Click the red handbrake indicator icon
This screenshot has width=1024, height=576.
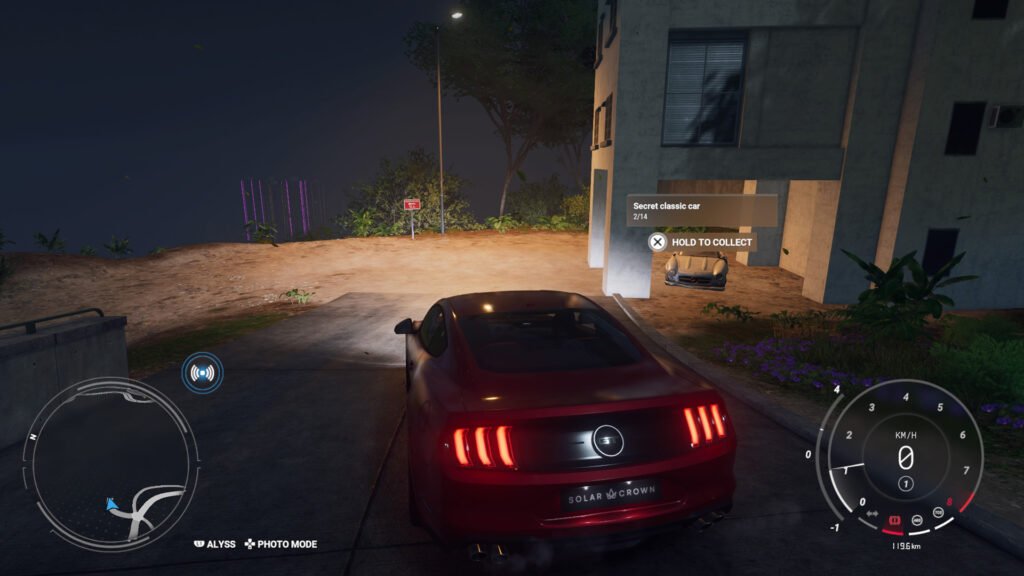[x=895, y=520]
